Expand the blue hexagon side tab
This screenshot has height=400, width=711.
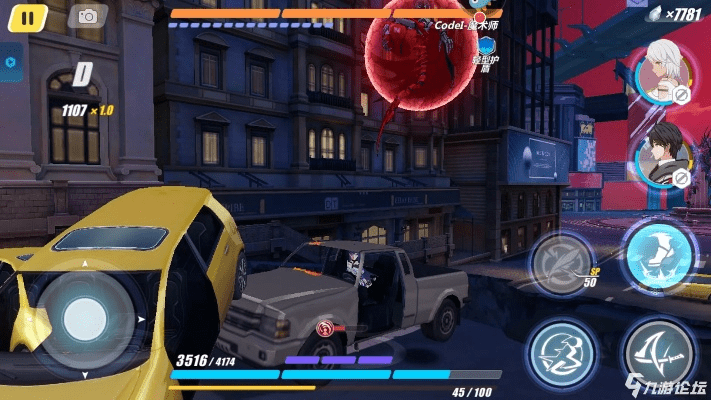pos(11,62)
